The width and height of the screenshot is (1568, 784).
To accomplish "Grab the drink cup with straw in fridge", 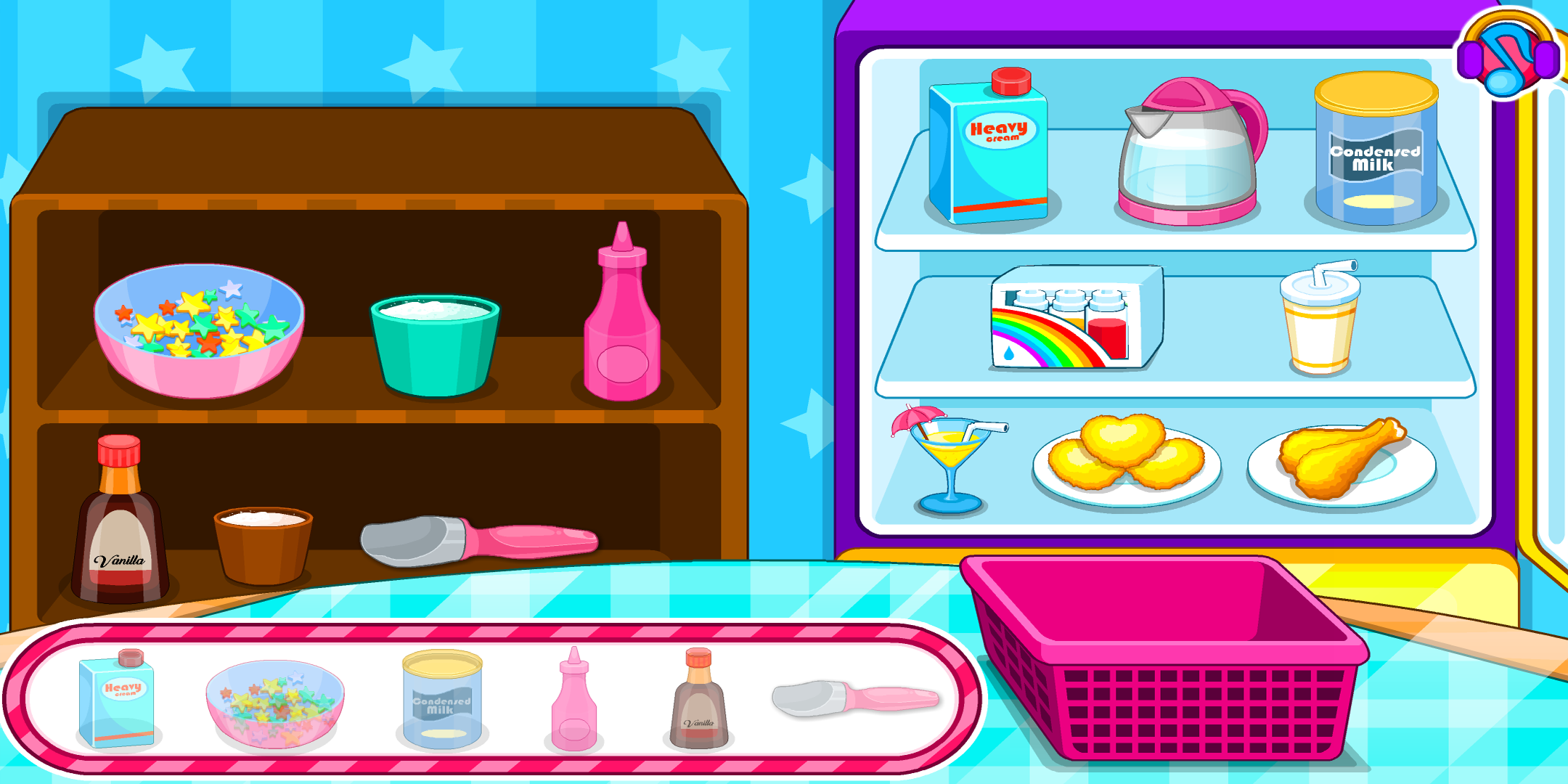I will [1321, 319].
